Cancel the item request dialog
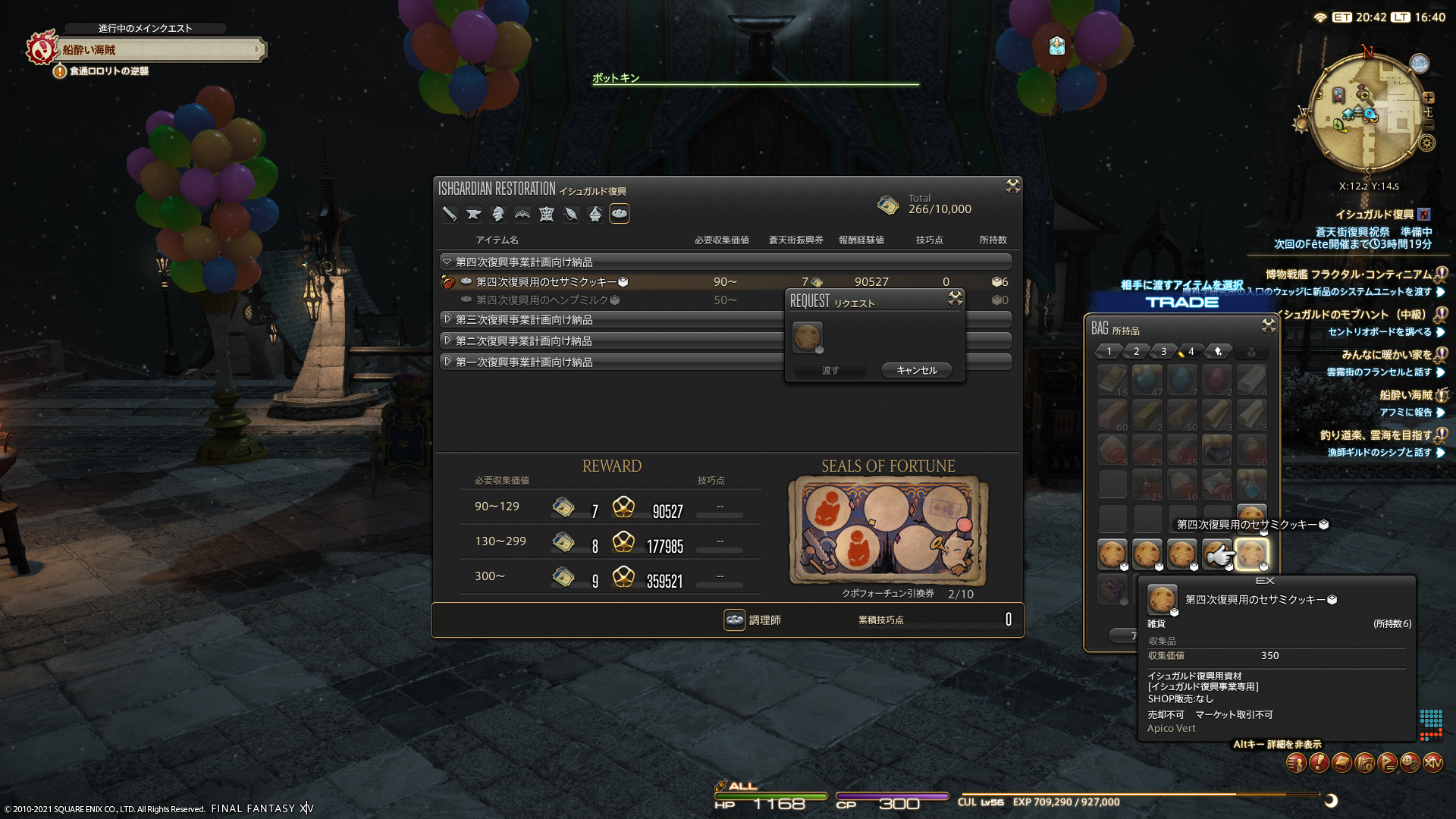The width and height of the screenshot is (1456, 819). pos(916,370)
